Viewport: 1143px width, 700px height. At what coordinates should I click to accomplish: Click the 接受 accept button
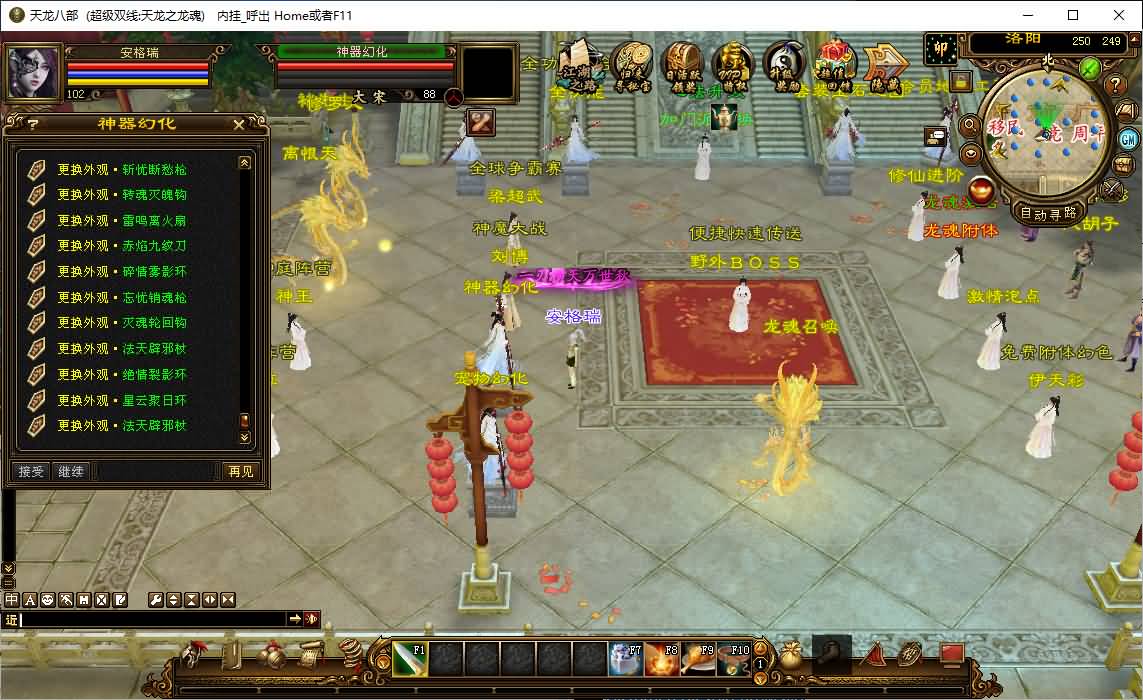(31, 471)
